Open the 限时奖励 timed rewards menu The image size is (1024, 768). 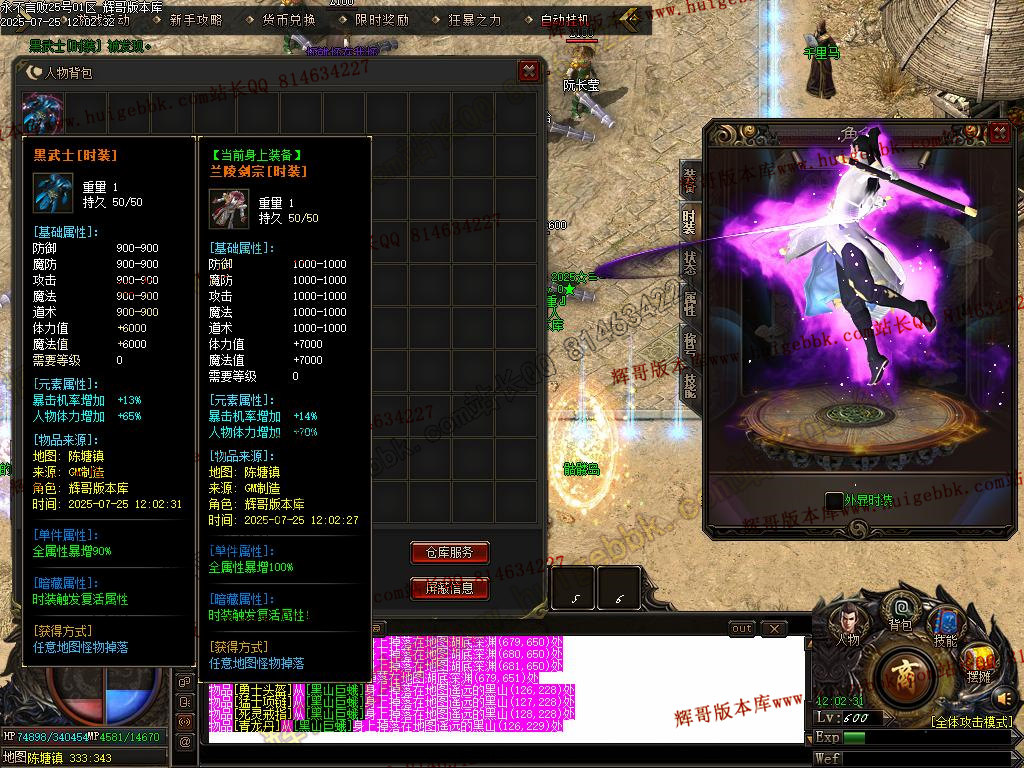click(x=381, y=19)
